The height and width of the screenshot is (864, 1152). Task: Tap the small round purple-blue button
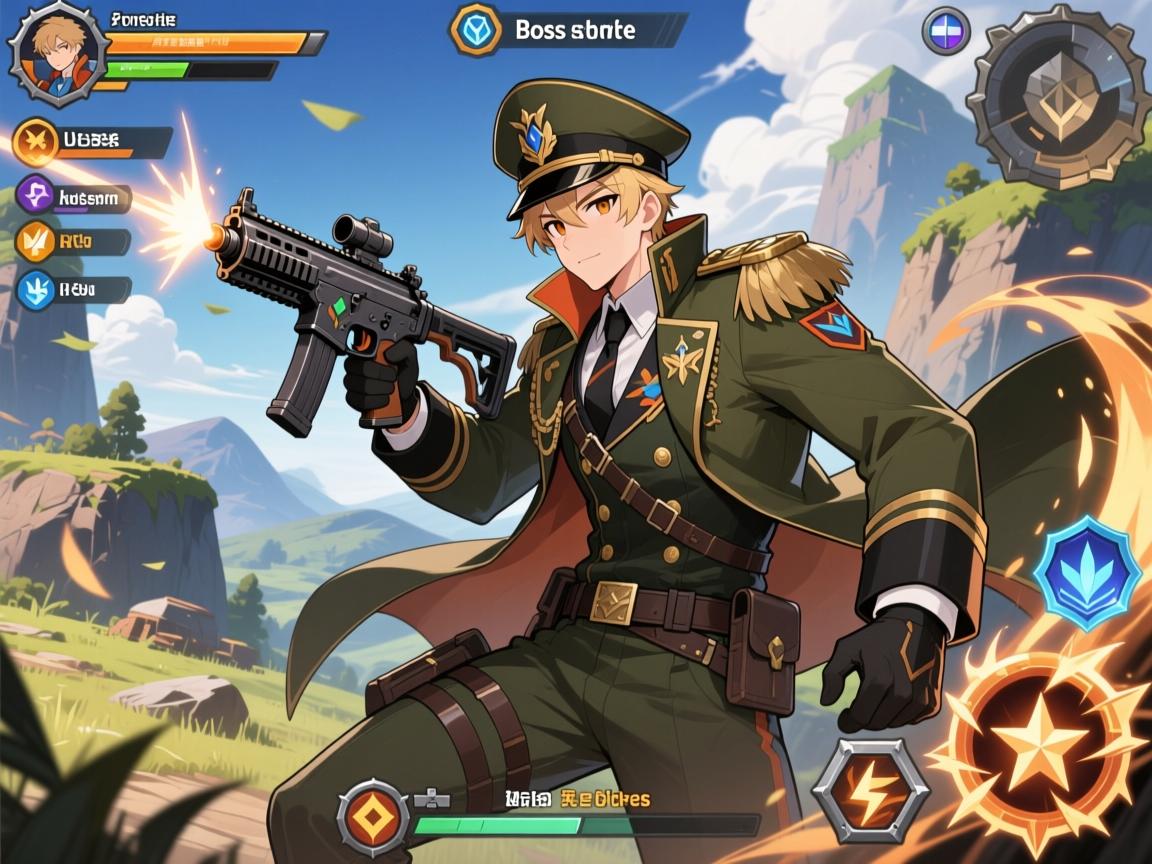point(945,31)
